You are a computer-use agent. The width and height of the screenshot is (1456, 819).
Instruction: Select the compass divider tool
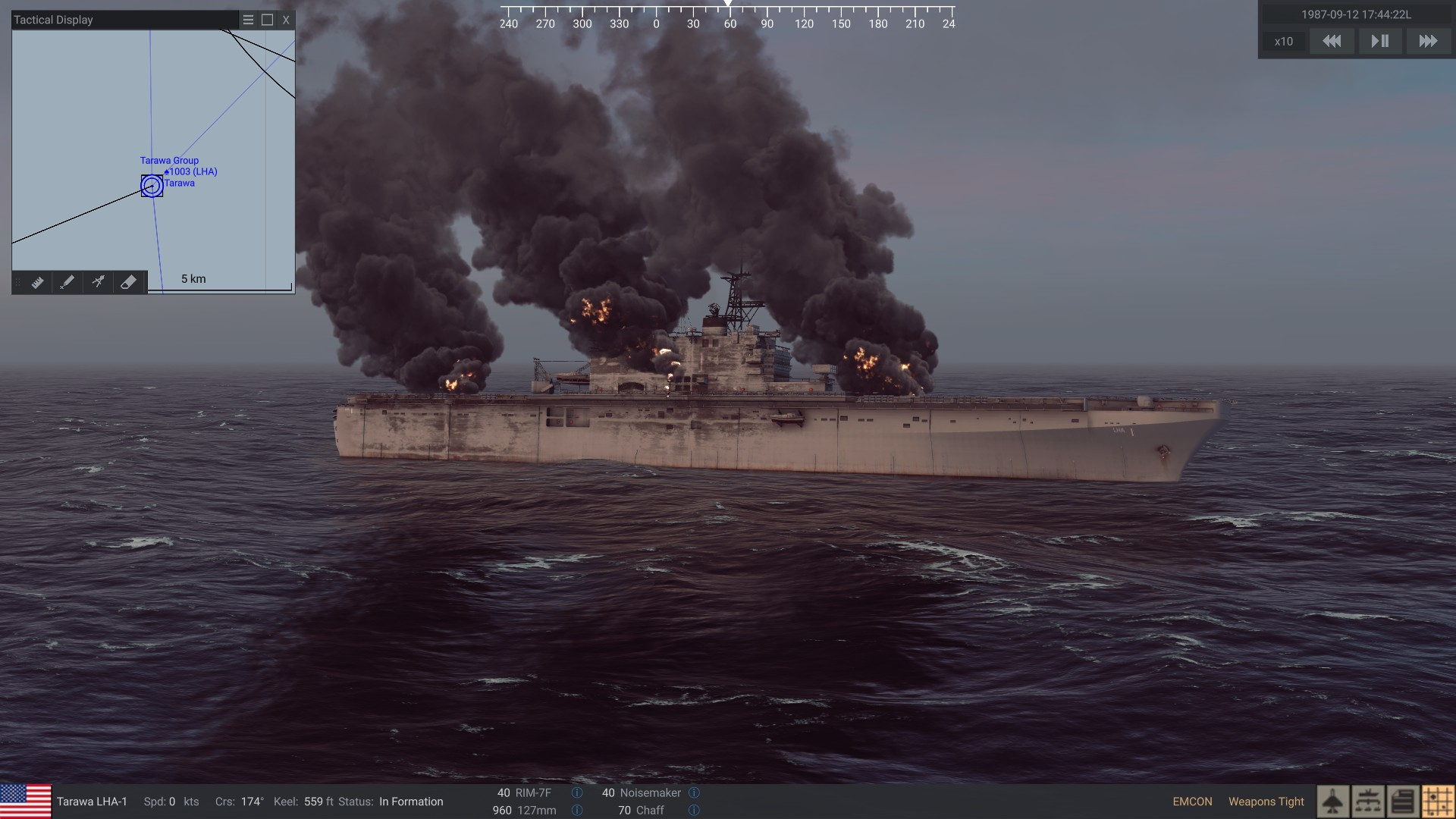click(x=98, y=282)
